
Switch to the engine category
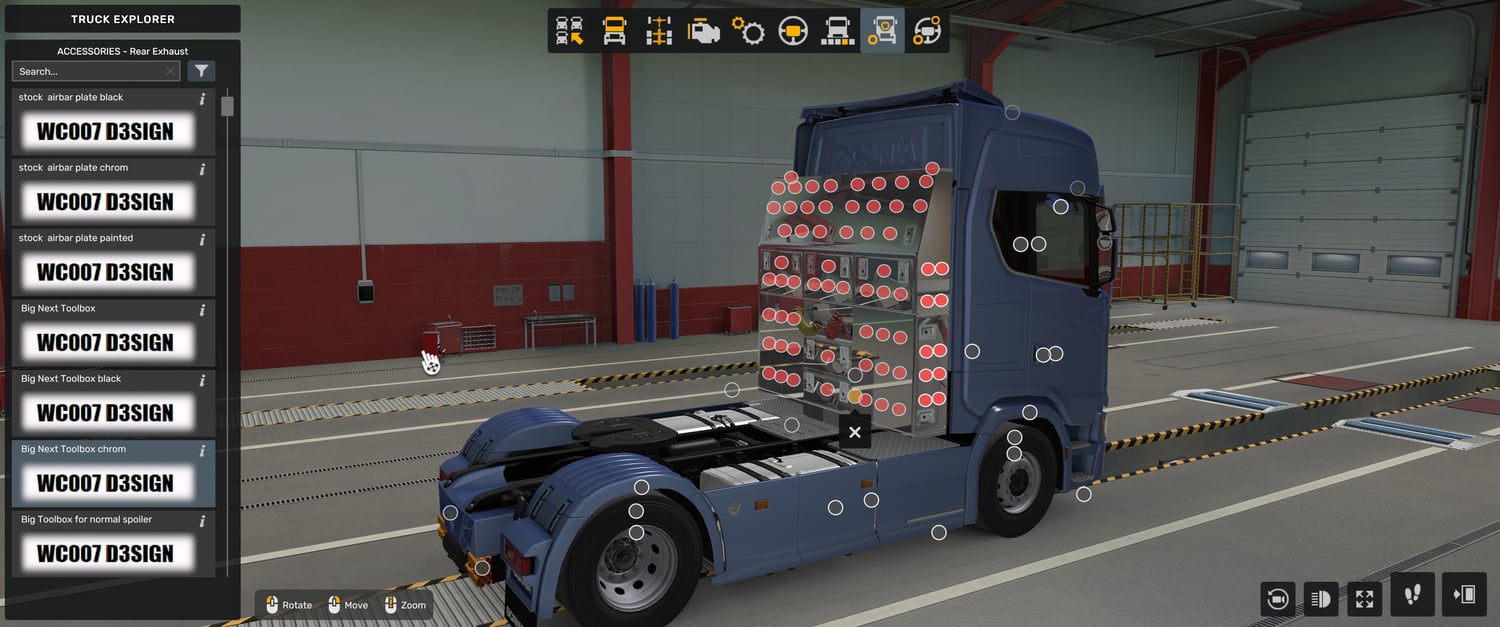(704, 31)
